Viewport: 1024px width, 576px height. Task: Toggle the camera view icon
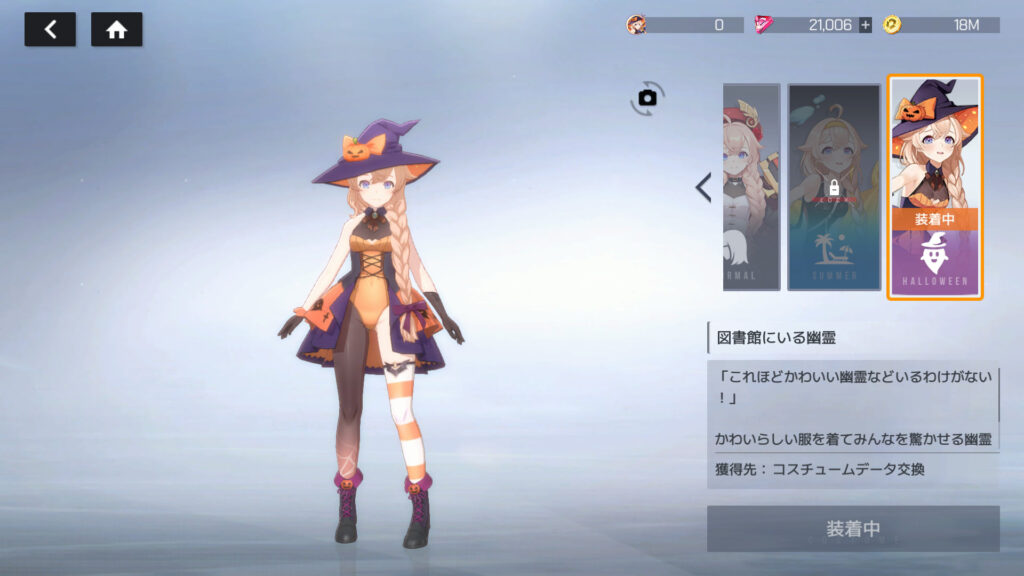(x=647, y=97)
